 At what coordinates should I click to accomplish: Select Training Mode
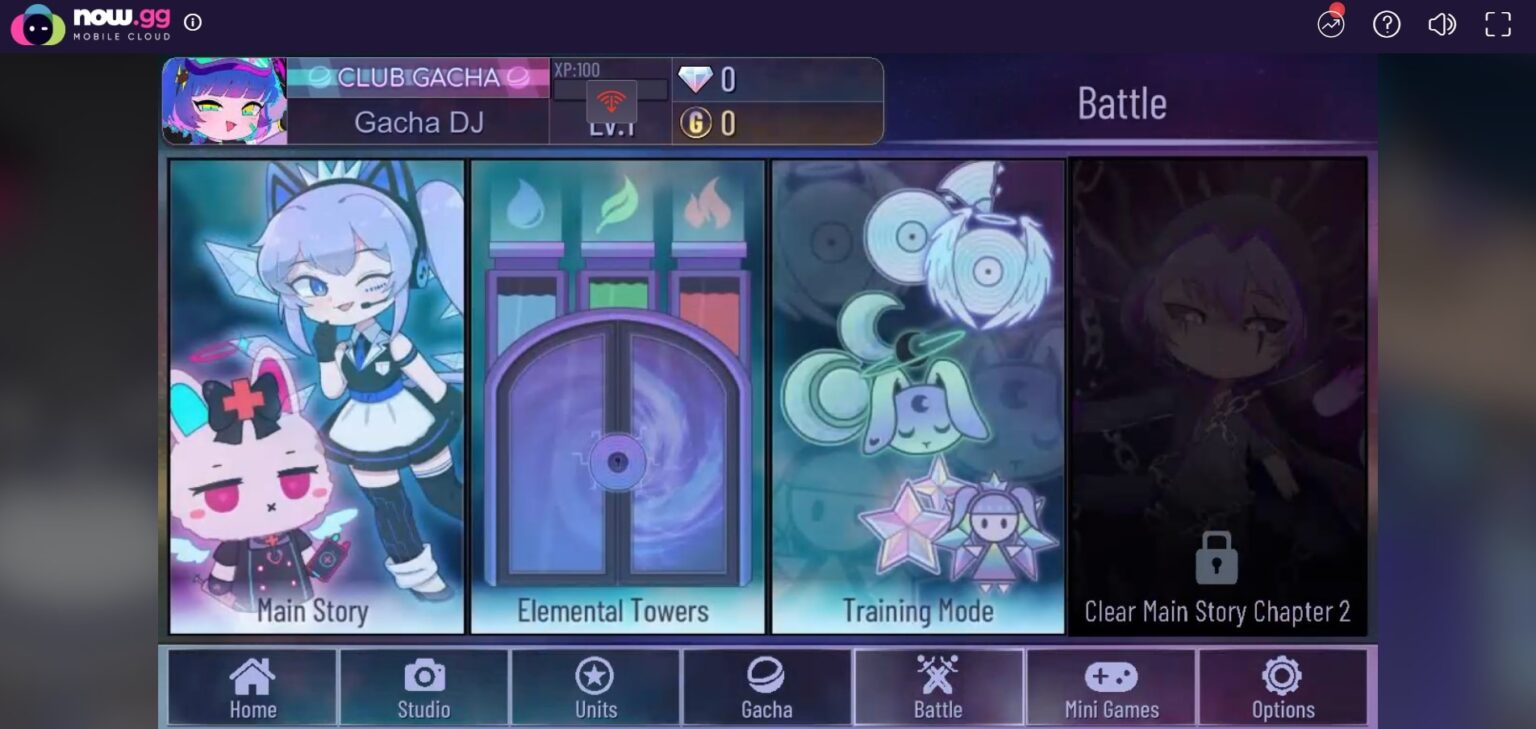tap(917, 395)
